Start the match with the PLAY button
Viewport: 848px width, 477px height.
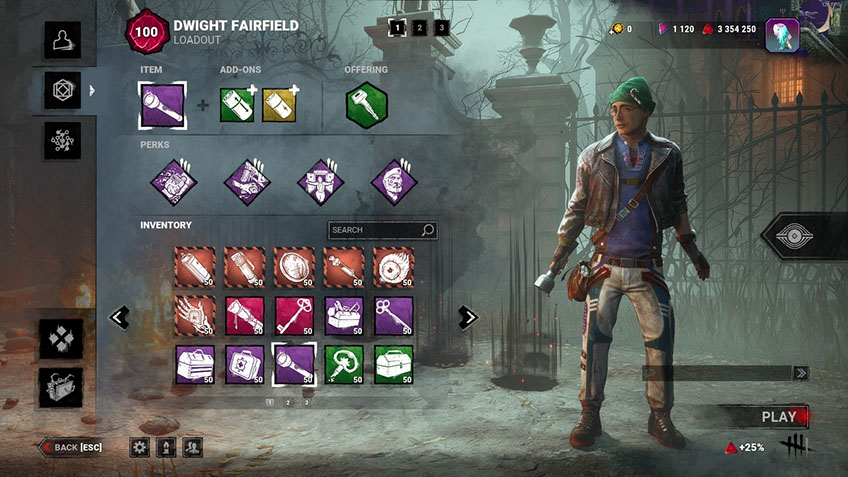(x=778, y=416)
